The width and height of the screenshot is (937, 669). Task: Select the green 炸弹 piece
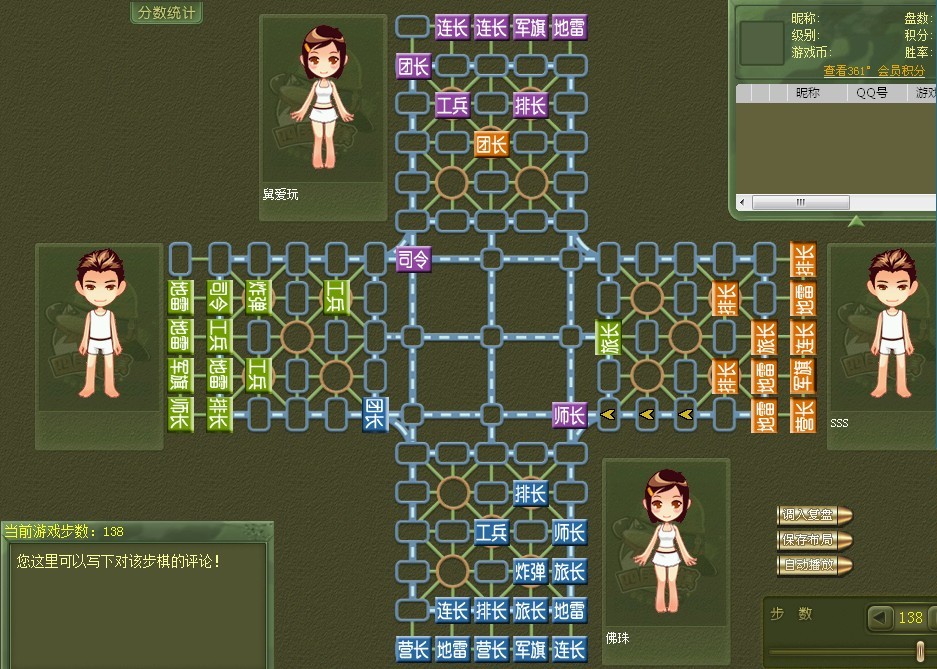[257, 297]
